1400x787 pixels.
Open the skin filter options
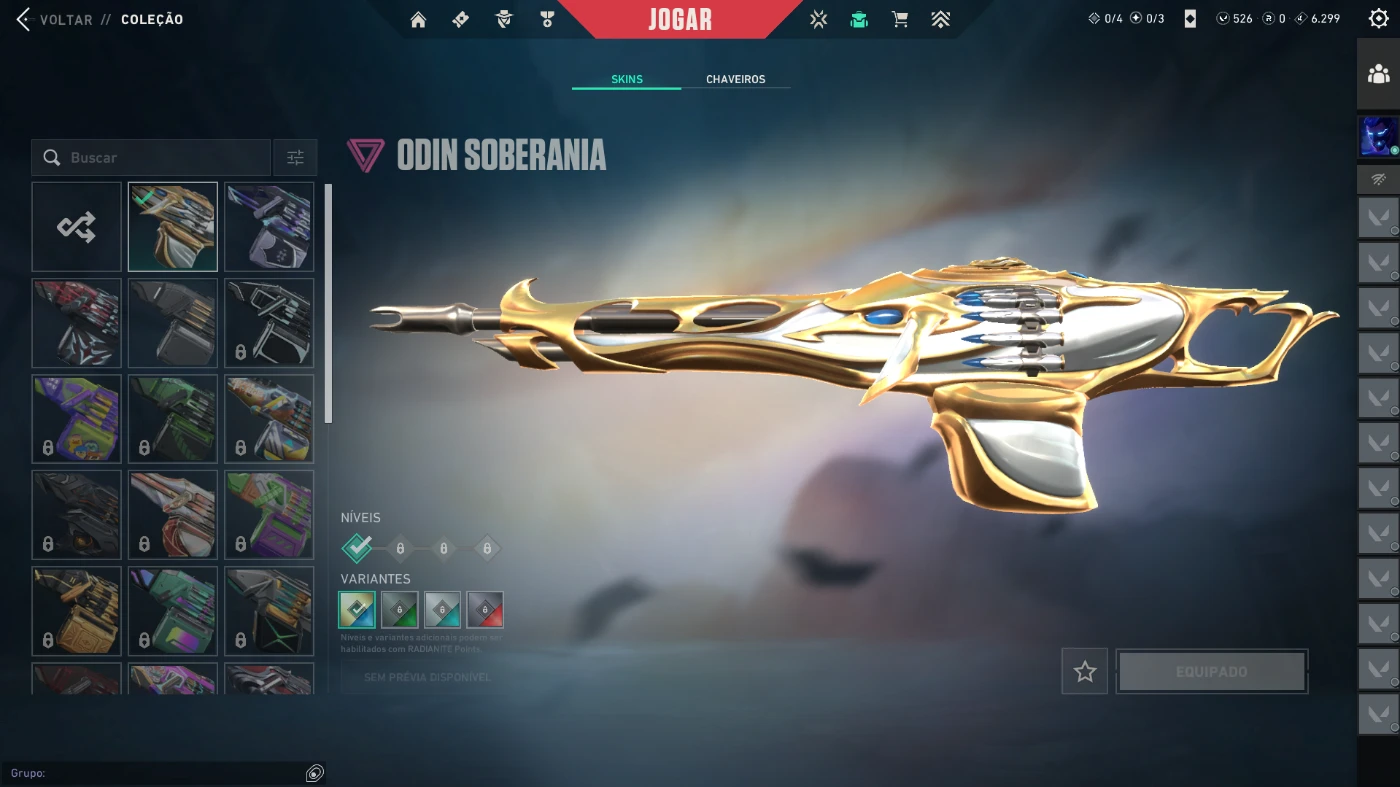(295, 158)
